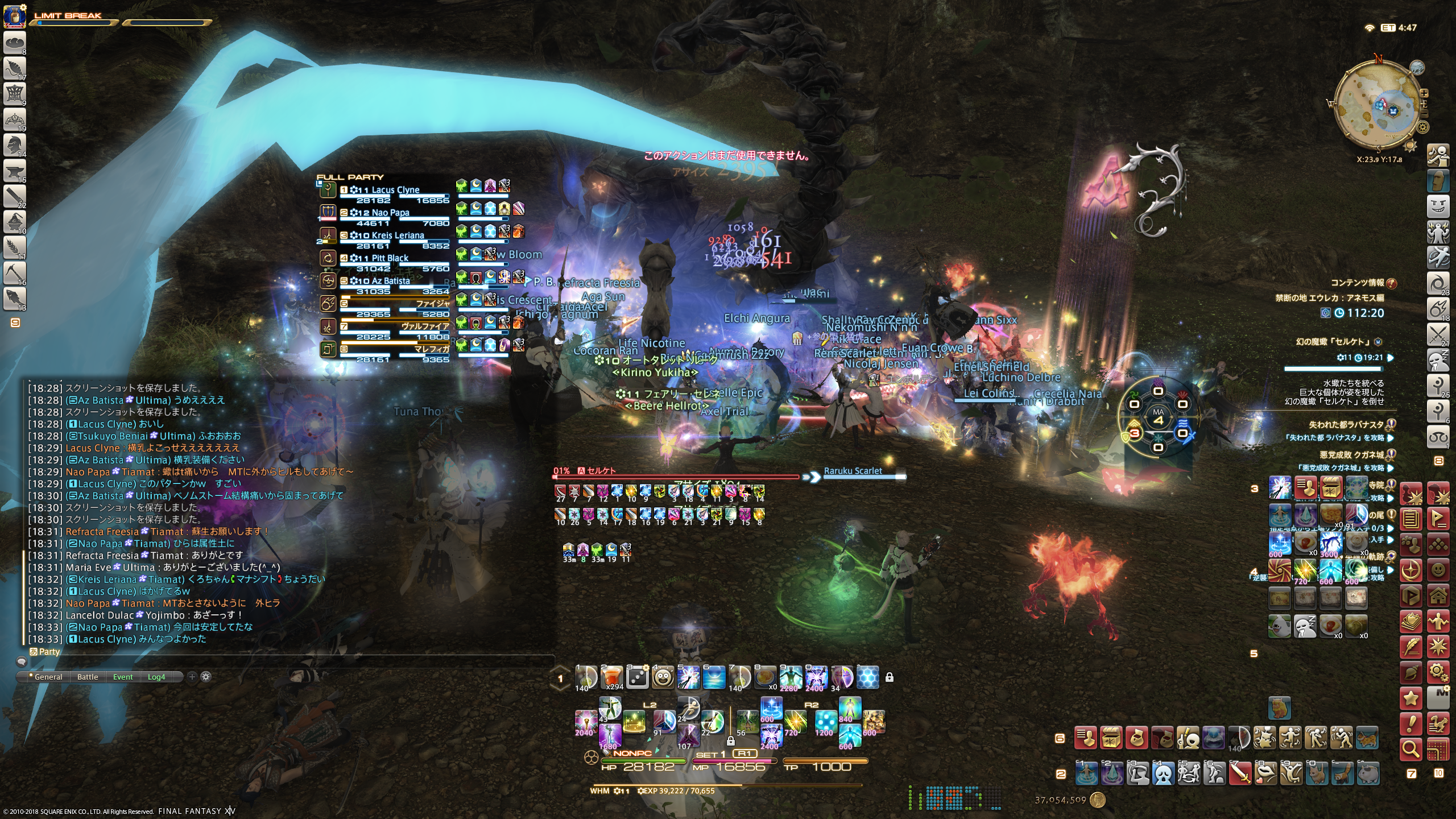Screen dimensions: 1456x819
Task: Activate the surprised face emote icon
Action: [x=663, y=677]
